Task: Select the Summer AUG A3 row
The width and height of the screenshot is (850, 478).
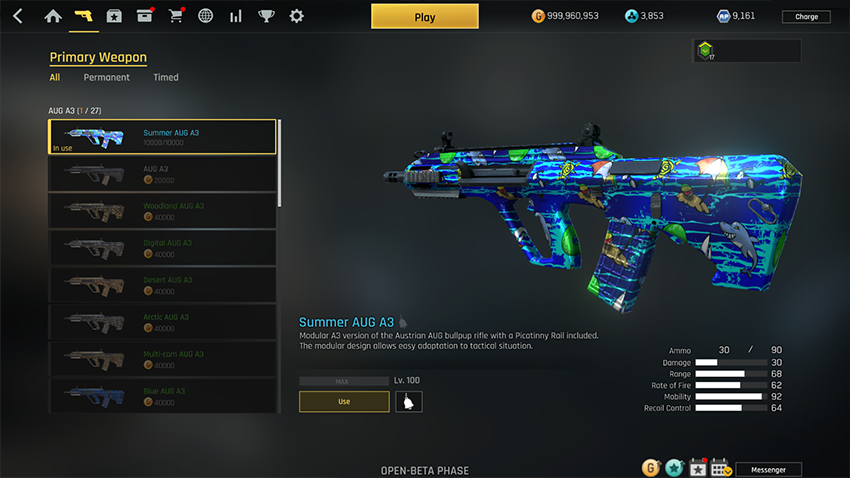Action: pyautogui.click(x=162, y=137)
